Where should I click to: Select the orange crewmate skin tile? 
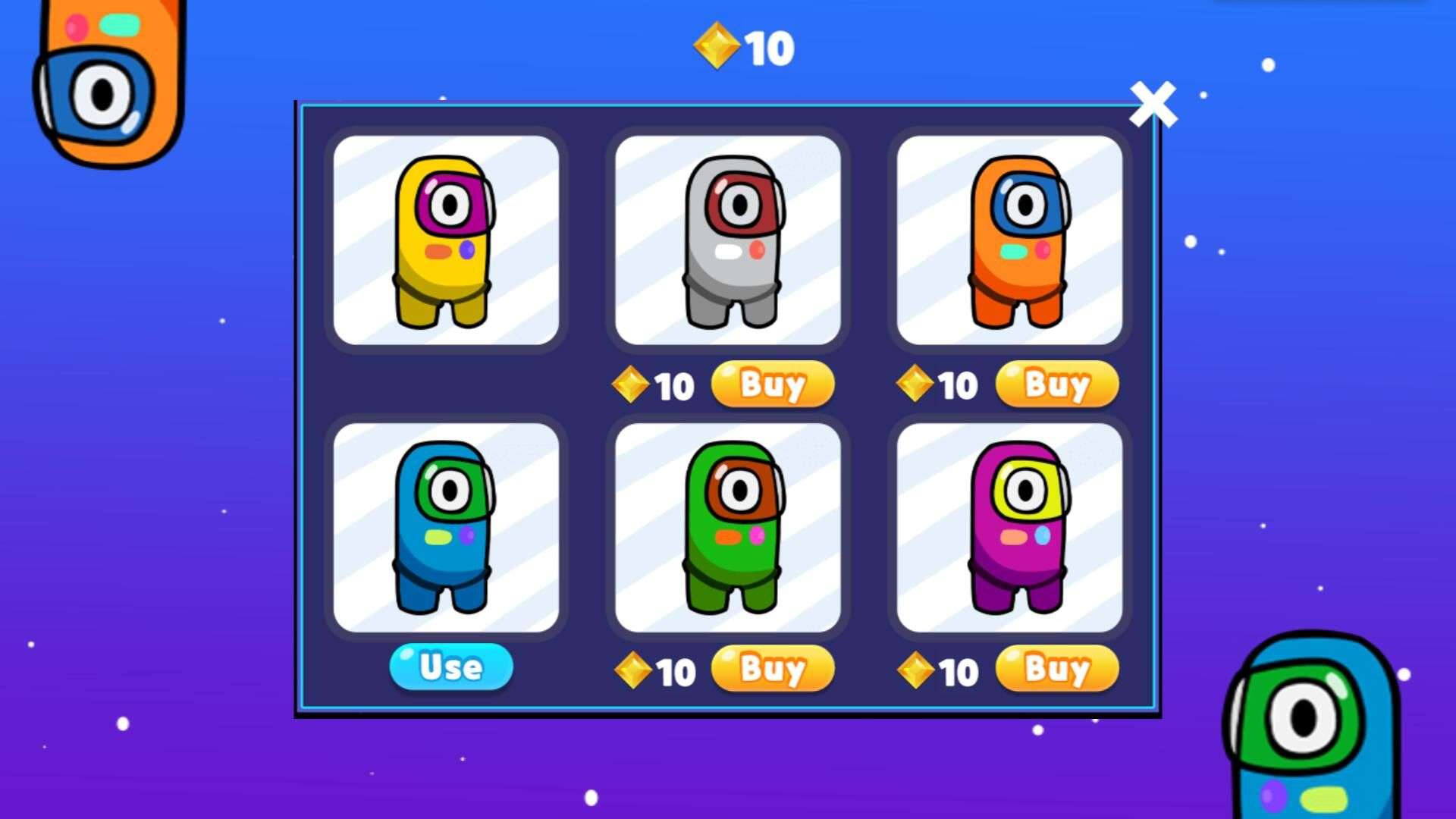coord(1009,240)
